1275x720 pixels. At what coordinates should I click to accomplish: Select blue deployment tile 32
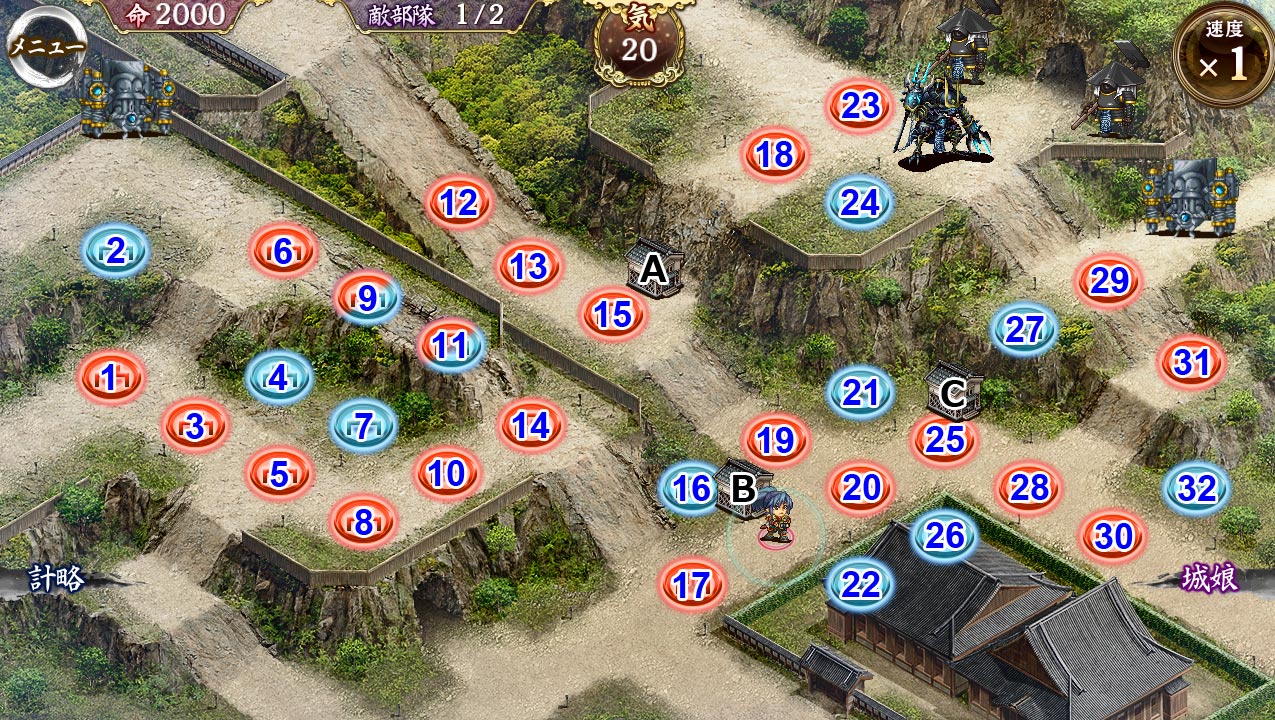tap(1196, 489)
